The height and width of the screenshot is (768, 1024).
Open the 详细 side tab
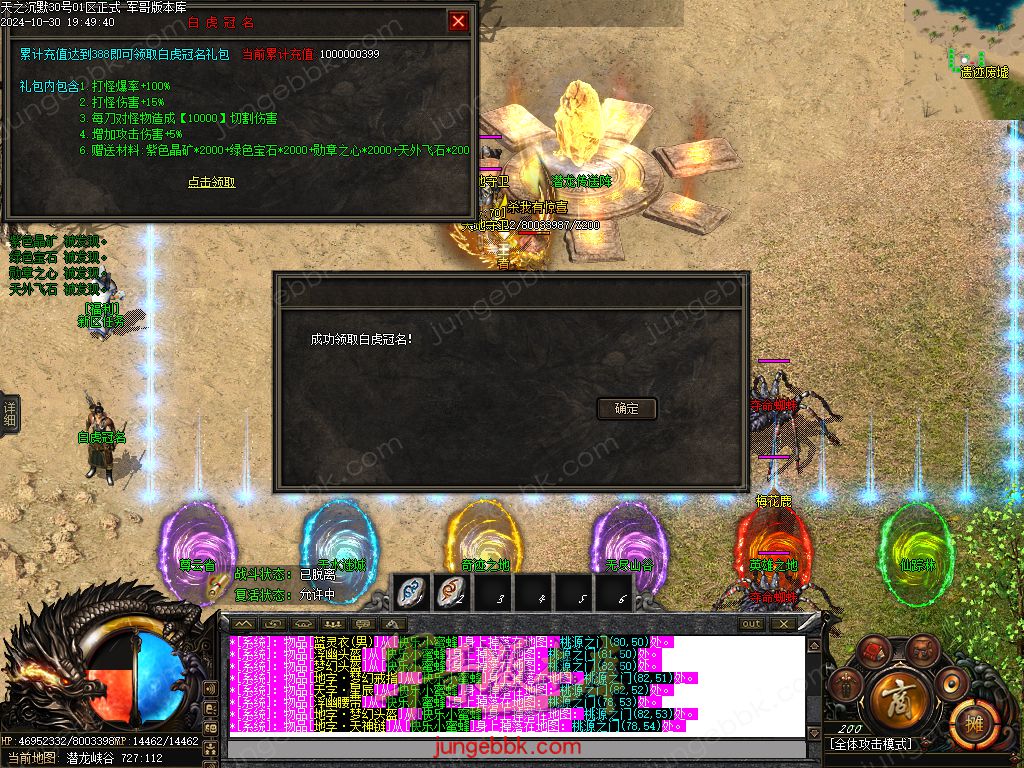9,414
